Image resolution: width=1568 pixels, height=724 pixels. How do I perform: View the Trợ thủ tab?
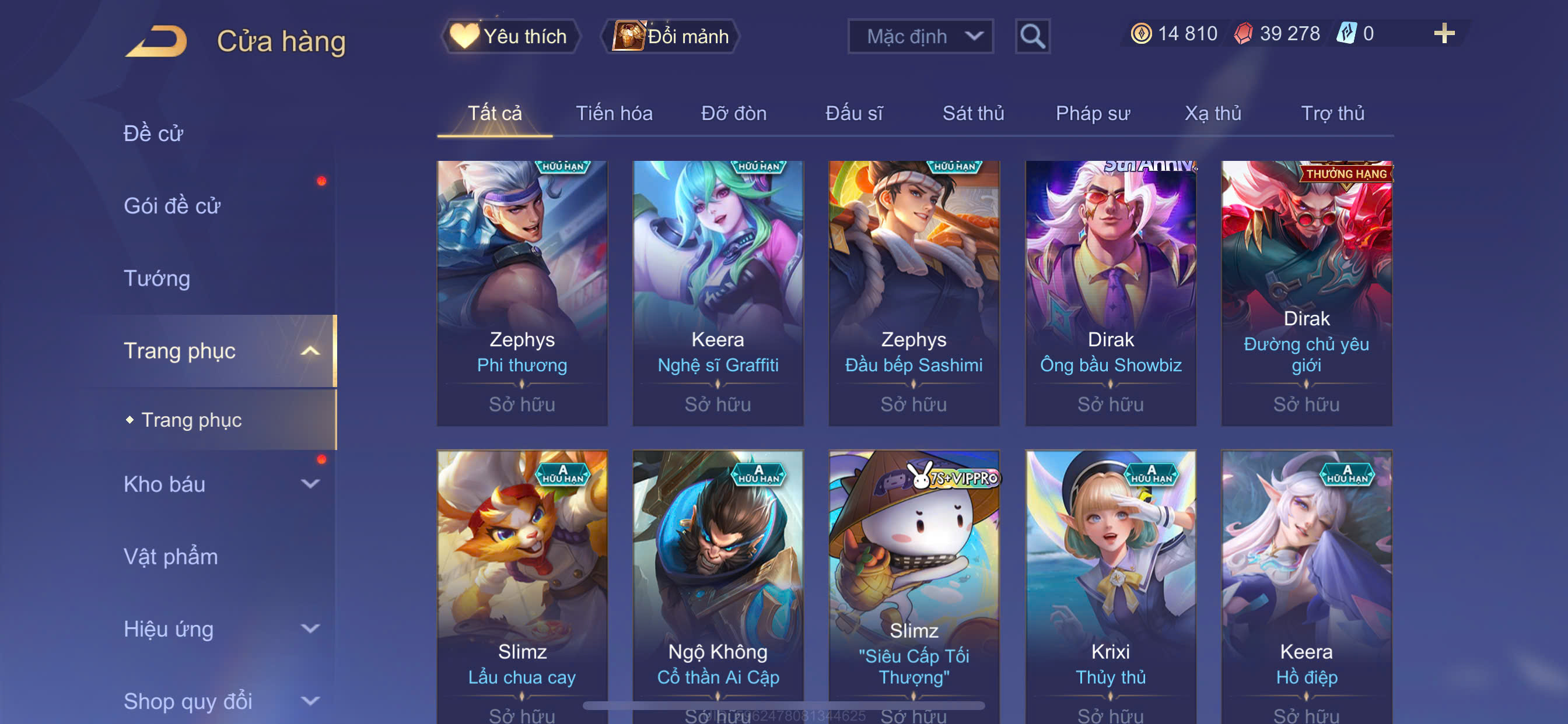tap(1332, 113)
